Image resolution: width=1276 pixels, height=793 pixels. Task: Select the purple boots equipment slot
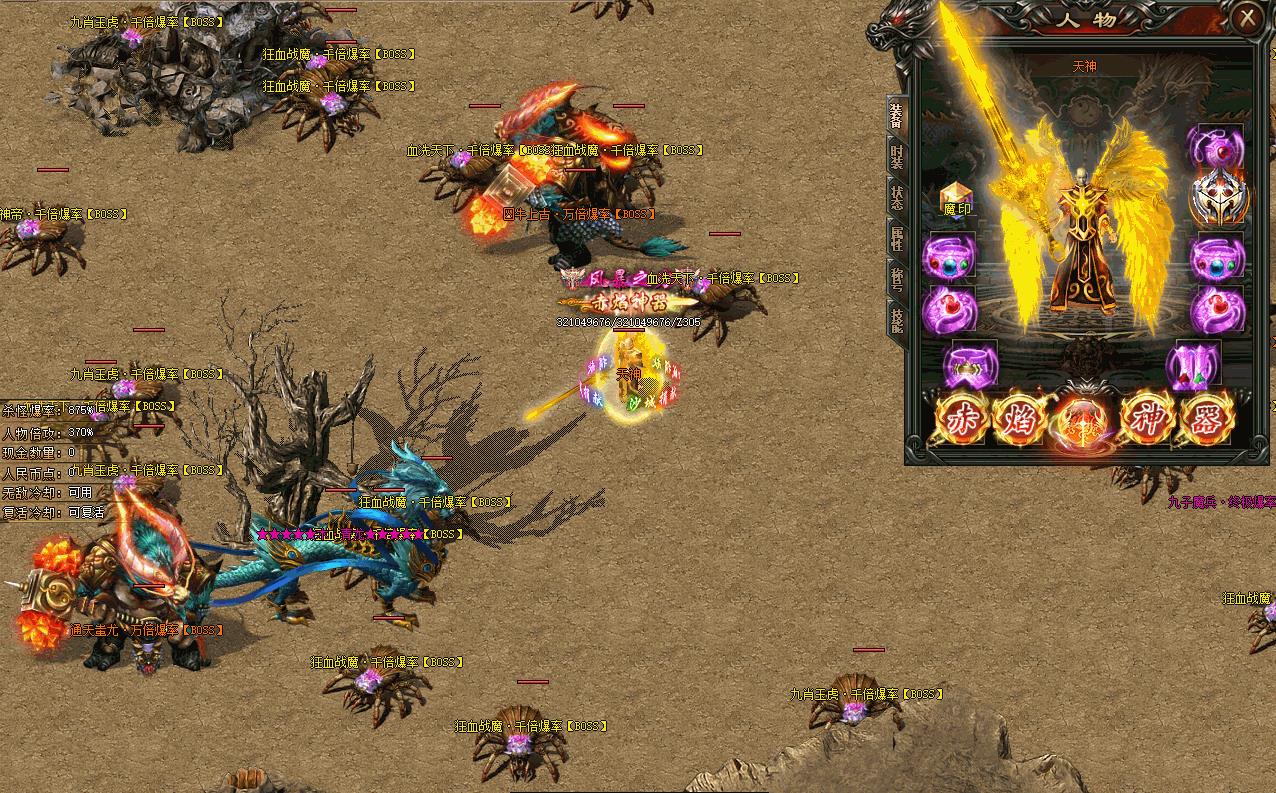[x=1193, y=366]
